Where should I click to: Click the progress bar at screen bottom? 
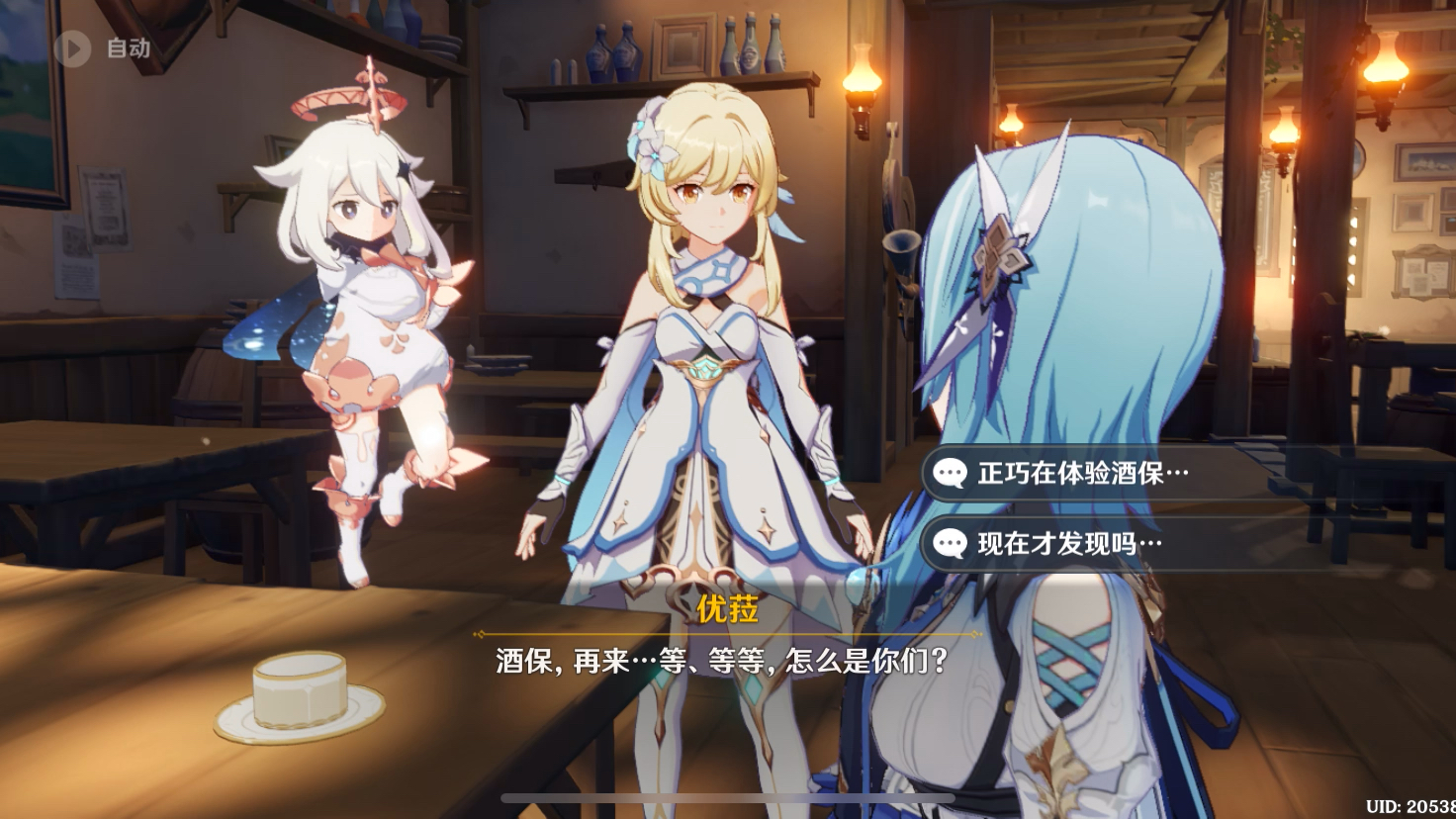point(727,798)
